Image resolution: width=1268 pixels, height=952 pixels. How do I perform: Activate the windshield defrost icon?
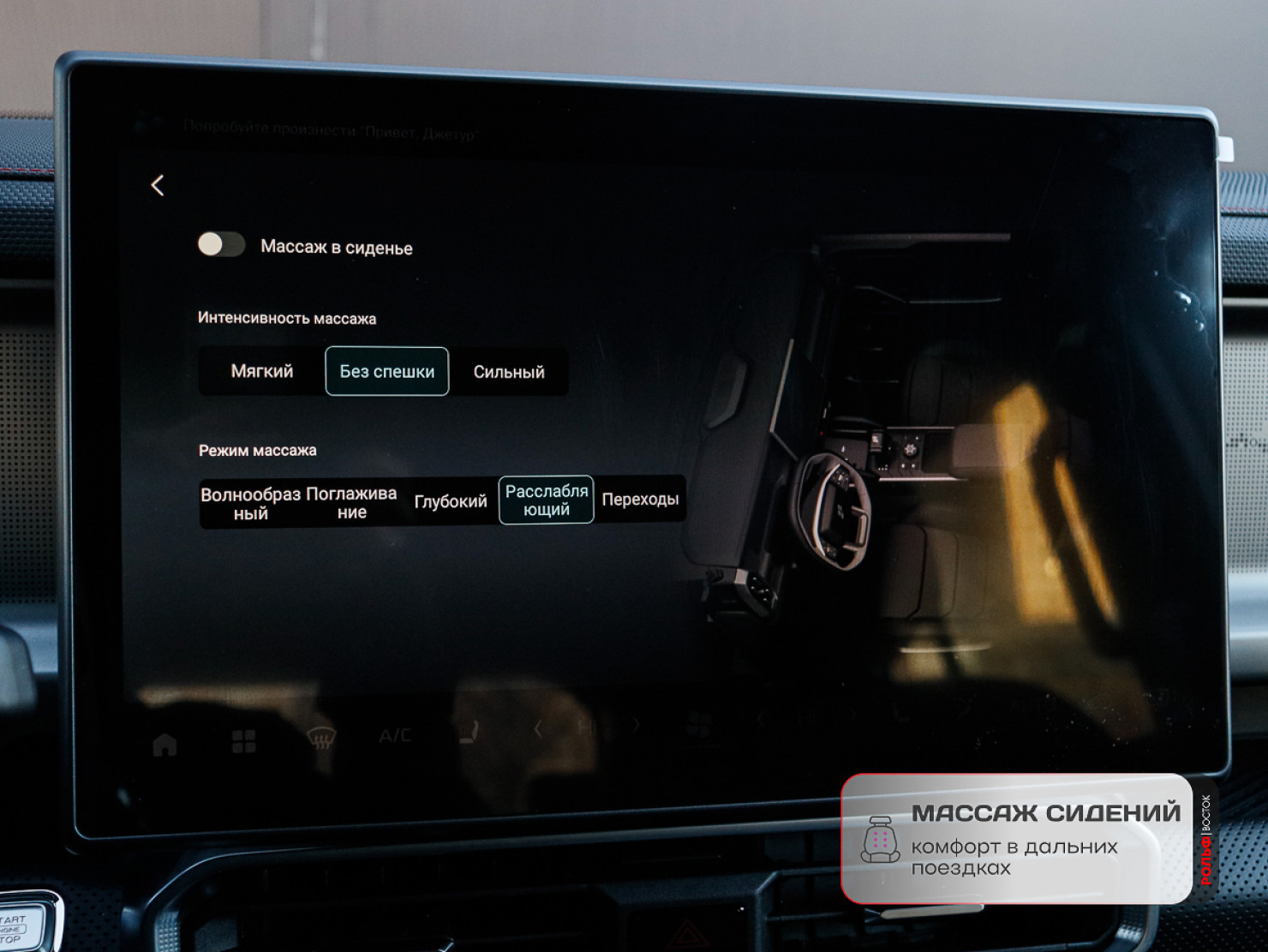[x=321, y=738]
